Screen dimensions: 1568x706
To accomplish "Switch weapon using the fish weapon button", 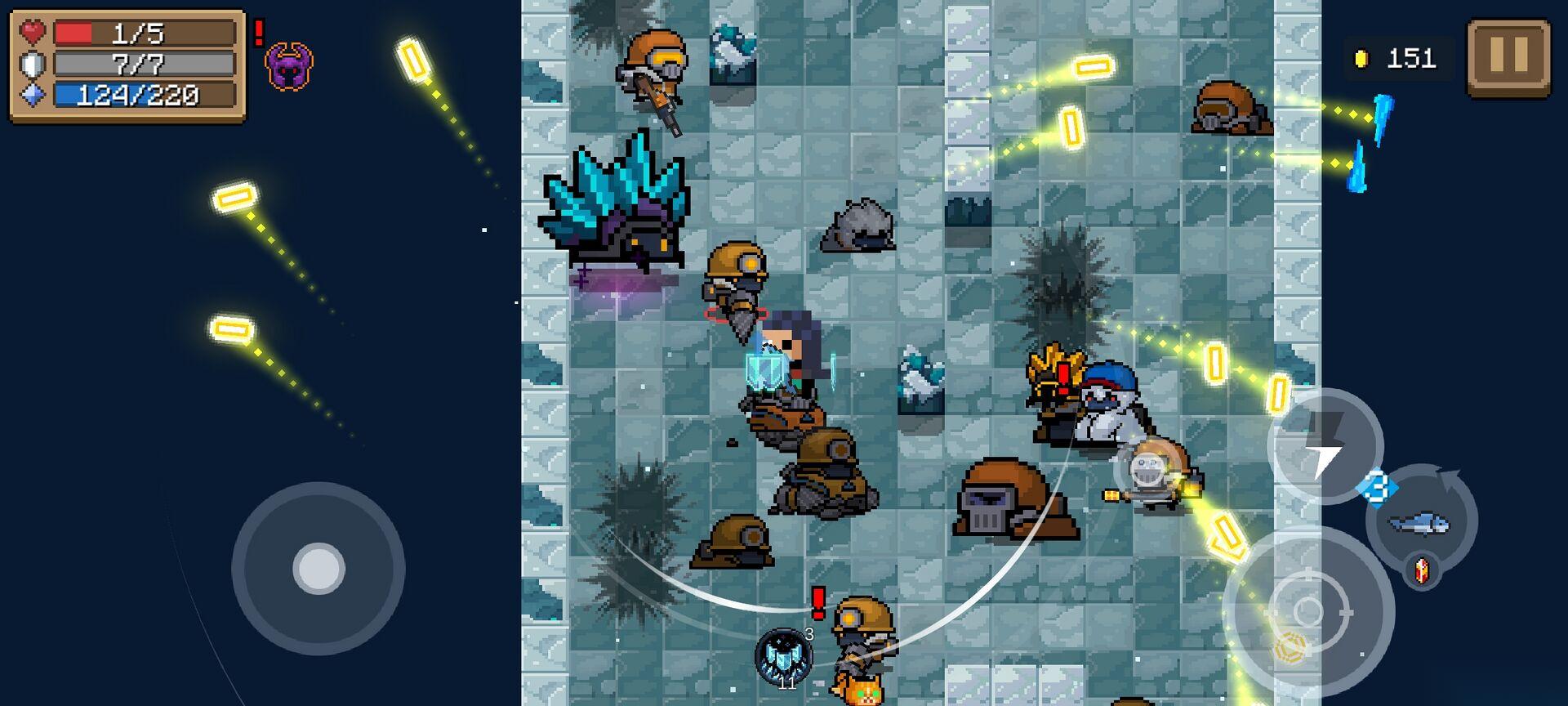I will coord(1420,521).
